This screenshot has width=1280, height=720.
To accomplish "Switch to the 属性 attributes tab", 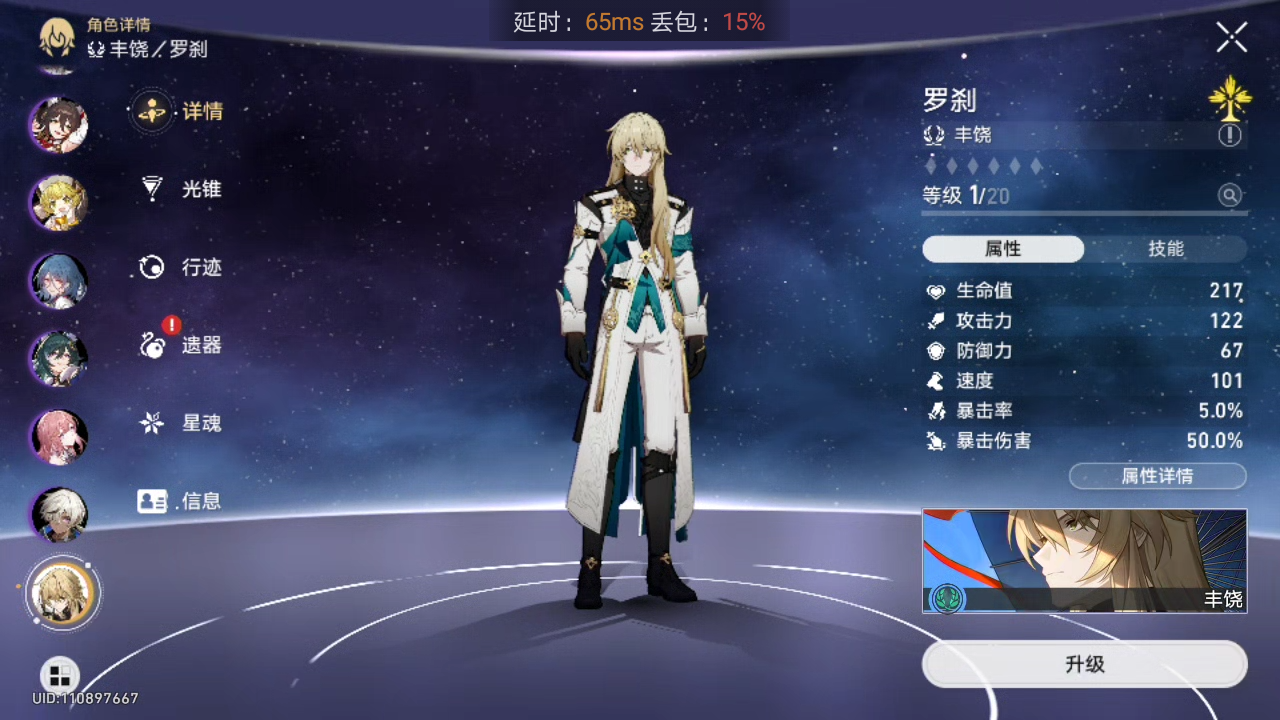I will pyautogui.click(x=1003, y=249).
